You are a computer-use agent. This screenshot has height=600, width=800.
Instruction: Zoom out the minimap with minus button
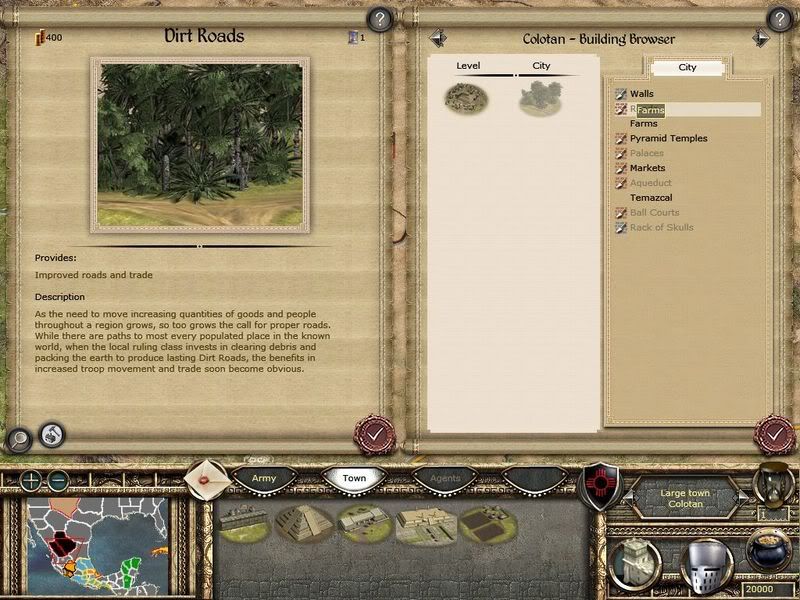click(58, 480)
